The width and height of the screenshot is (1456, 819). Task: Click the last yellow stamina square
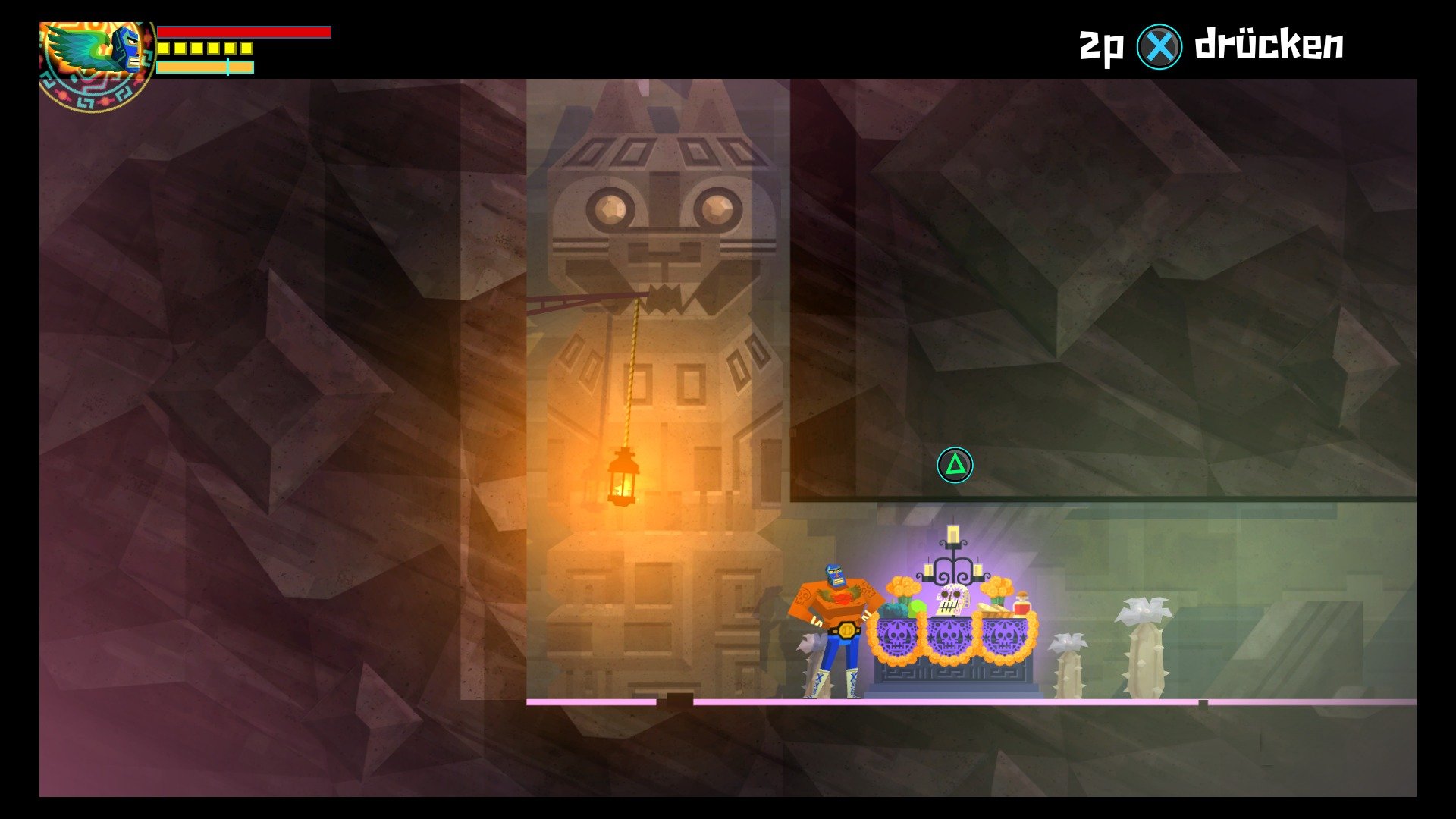coord(246,49)
